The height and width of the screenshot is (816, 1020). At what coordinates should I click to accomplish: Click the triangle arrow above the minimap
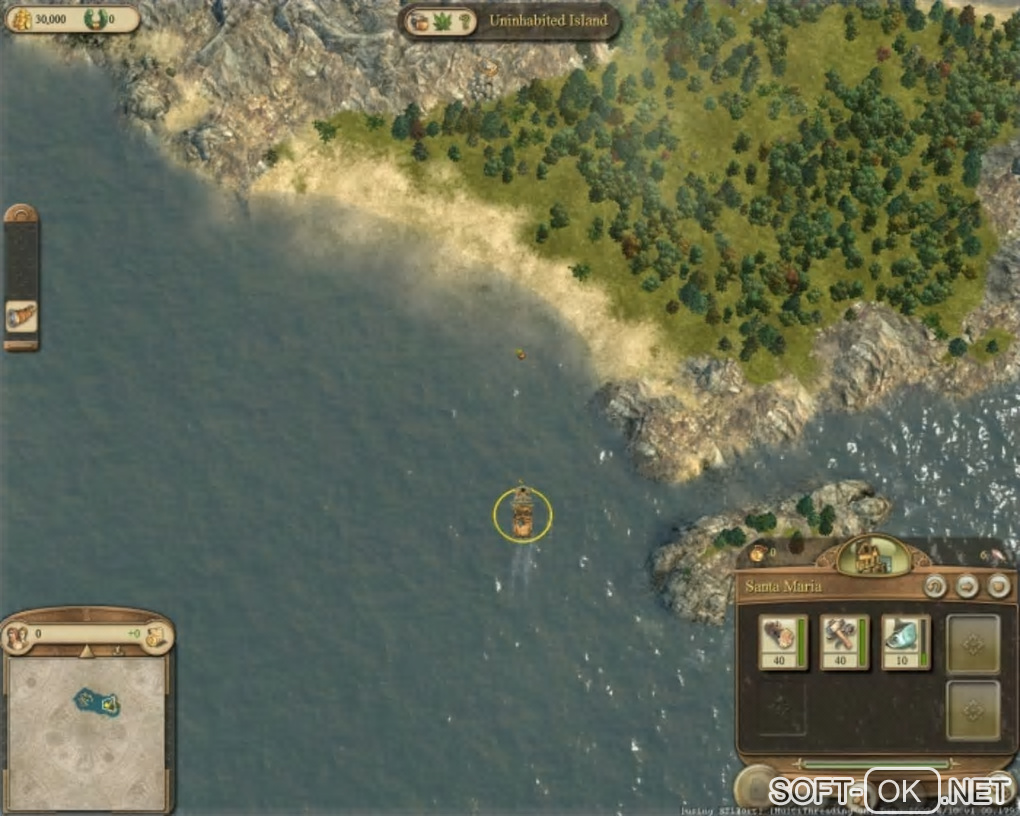click(86, 651)
